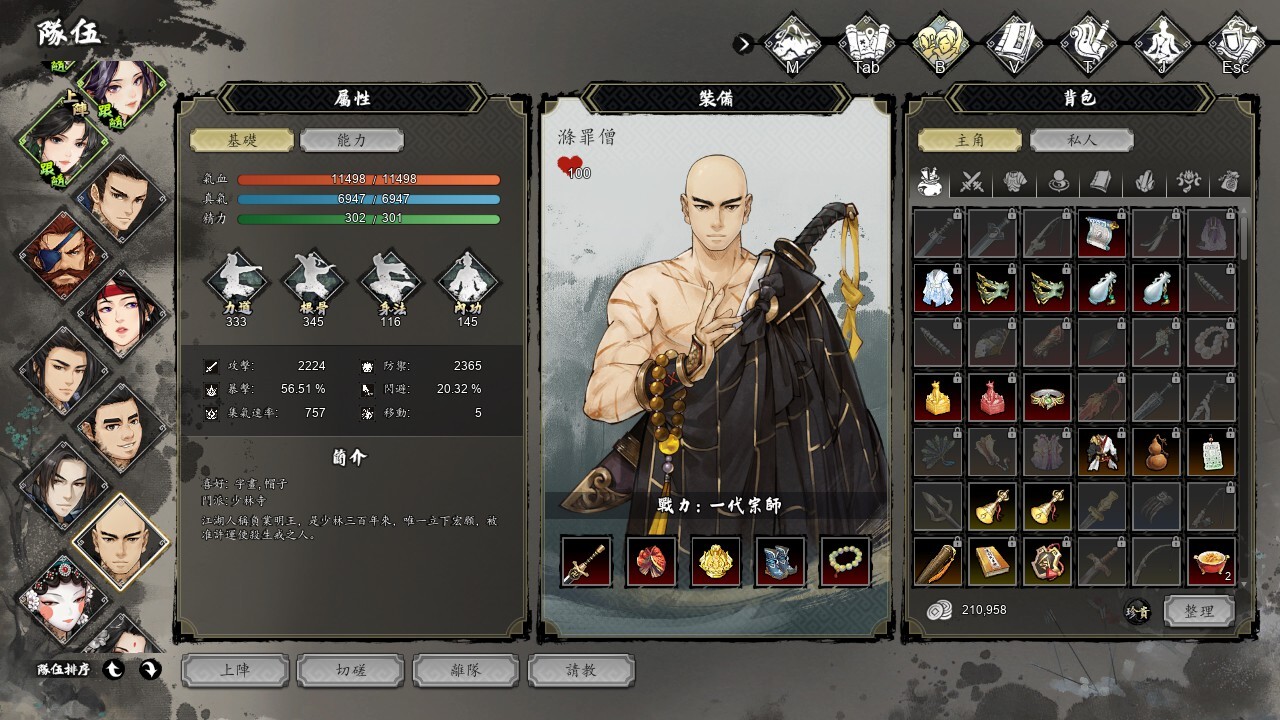Click the 整理 sort button
The width and height of the screenshot is (1280, 720).
(1199, 611)
